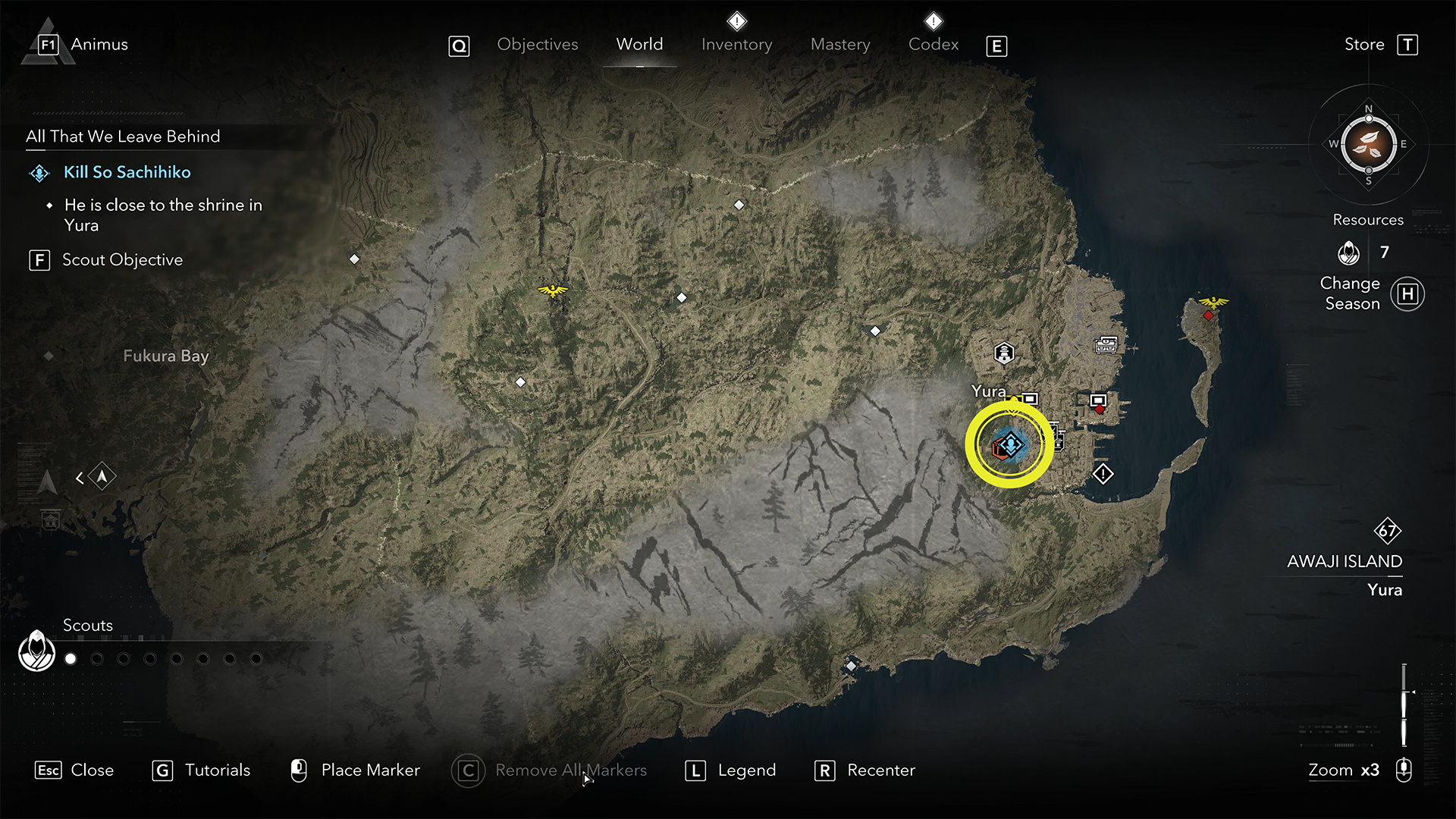Open the Inventory tab
Screen dimensions: 1456x819
[x=736, y=45]
